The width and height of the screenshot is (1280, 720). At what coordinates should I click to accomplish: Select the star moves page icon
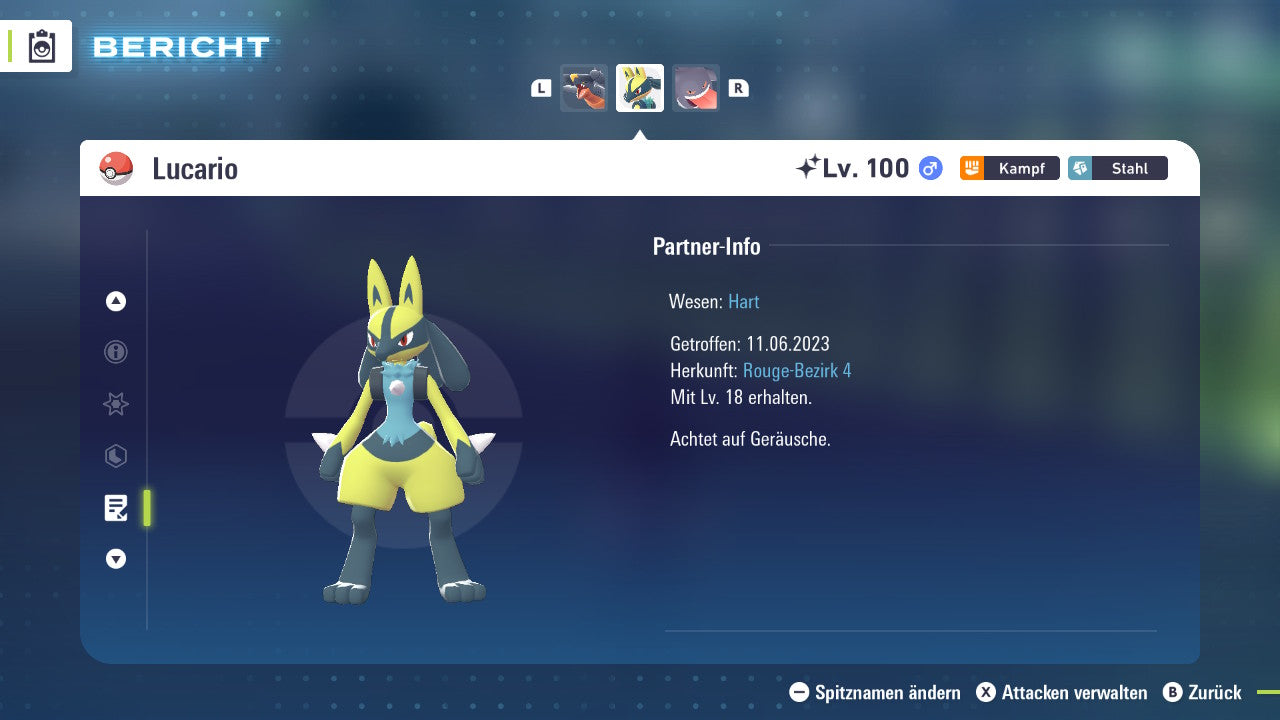115,404
